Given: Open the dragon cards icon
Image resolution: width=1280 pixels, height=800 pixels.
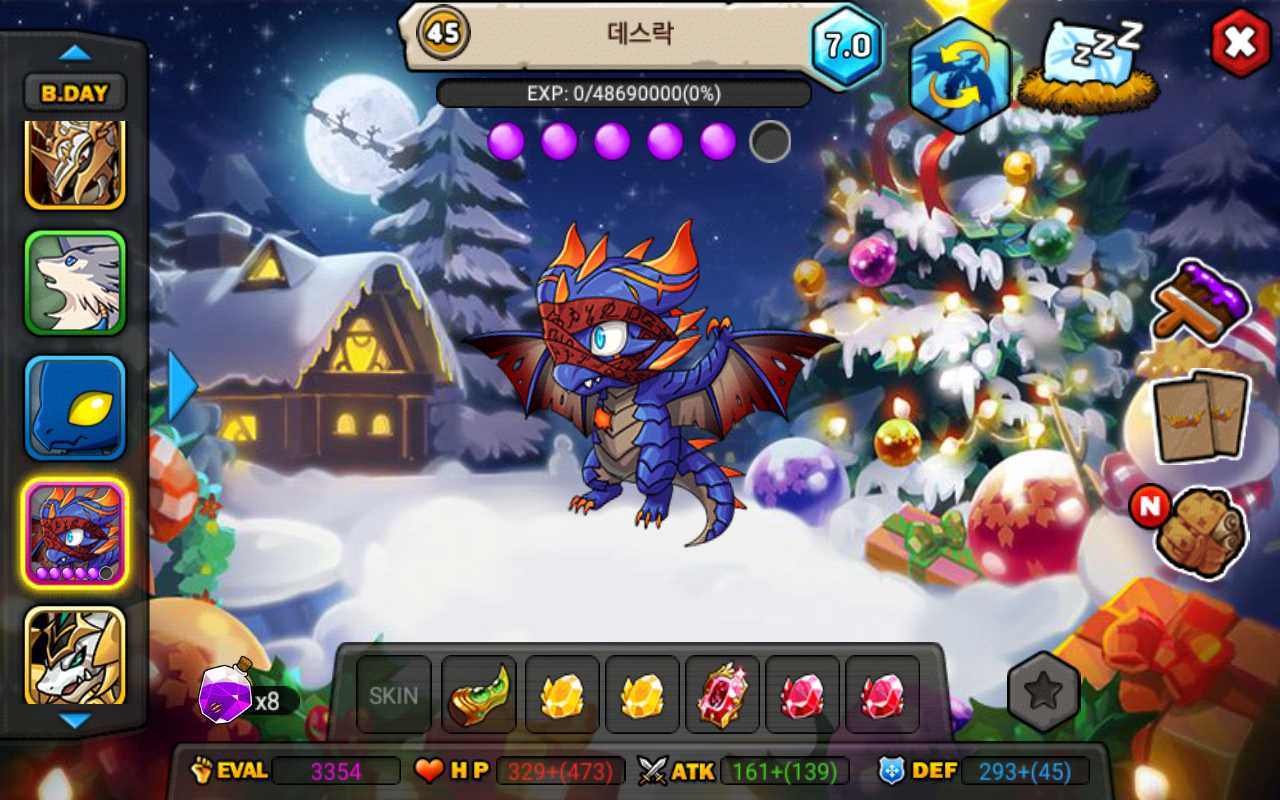Looking at the screenshot, I should [1201, 417].
